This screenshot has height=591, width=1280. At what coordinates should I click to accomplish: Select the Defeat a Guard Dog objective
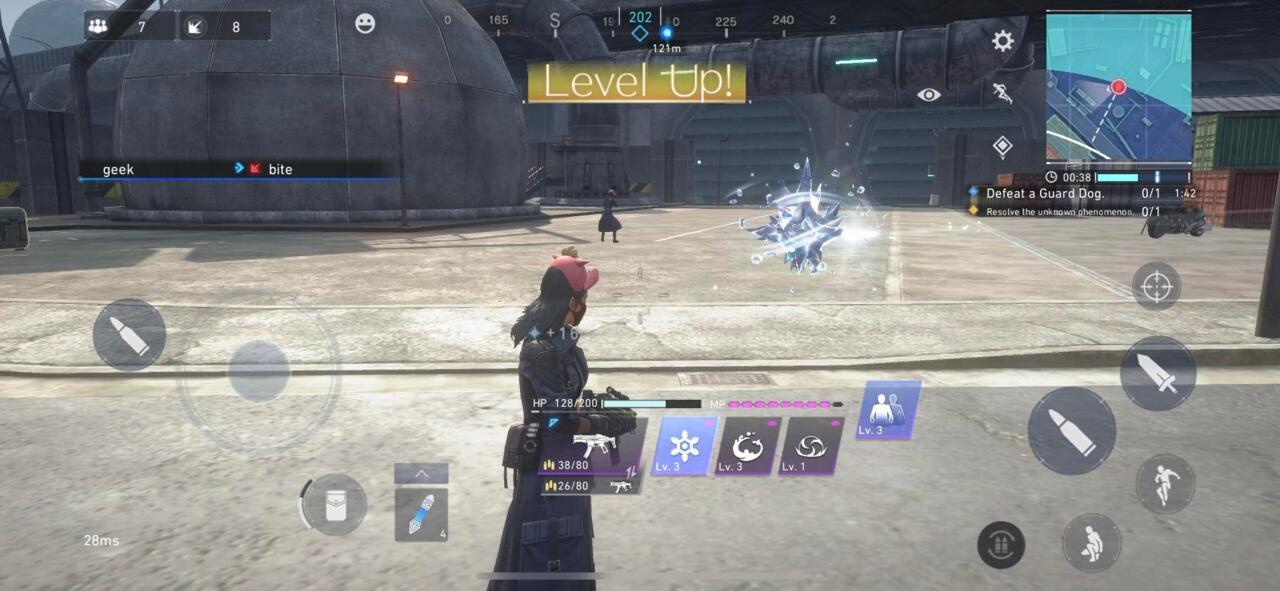[1045, 194]
